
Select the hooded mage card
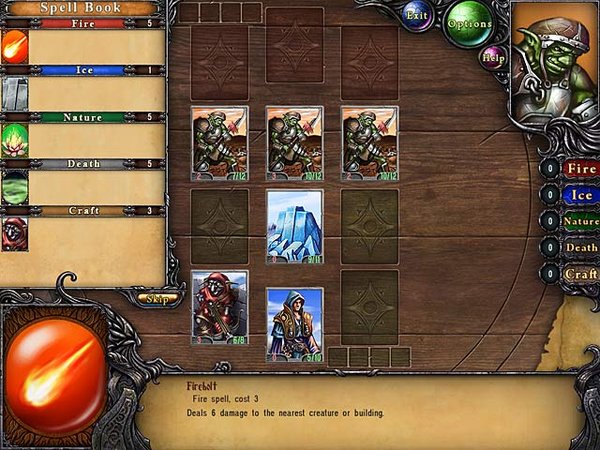click(295, 324)
